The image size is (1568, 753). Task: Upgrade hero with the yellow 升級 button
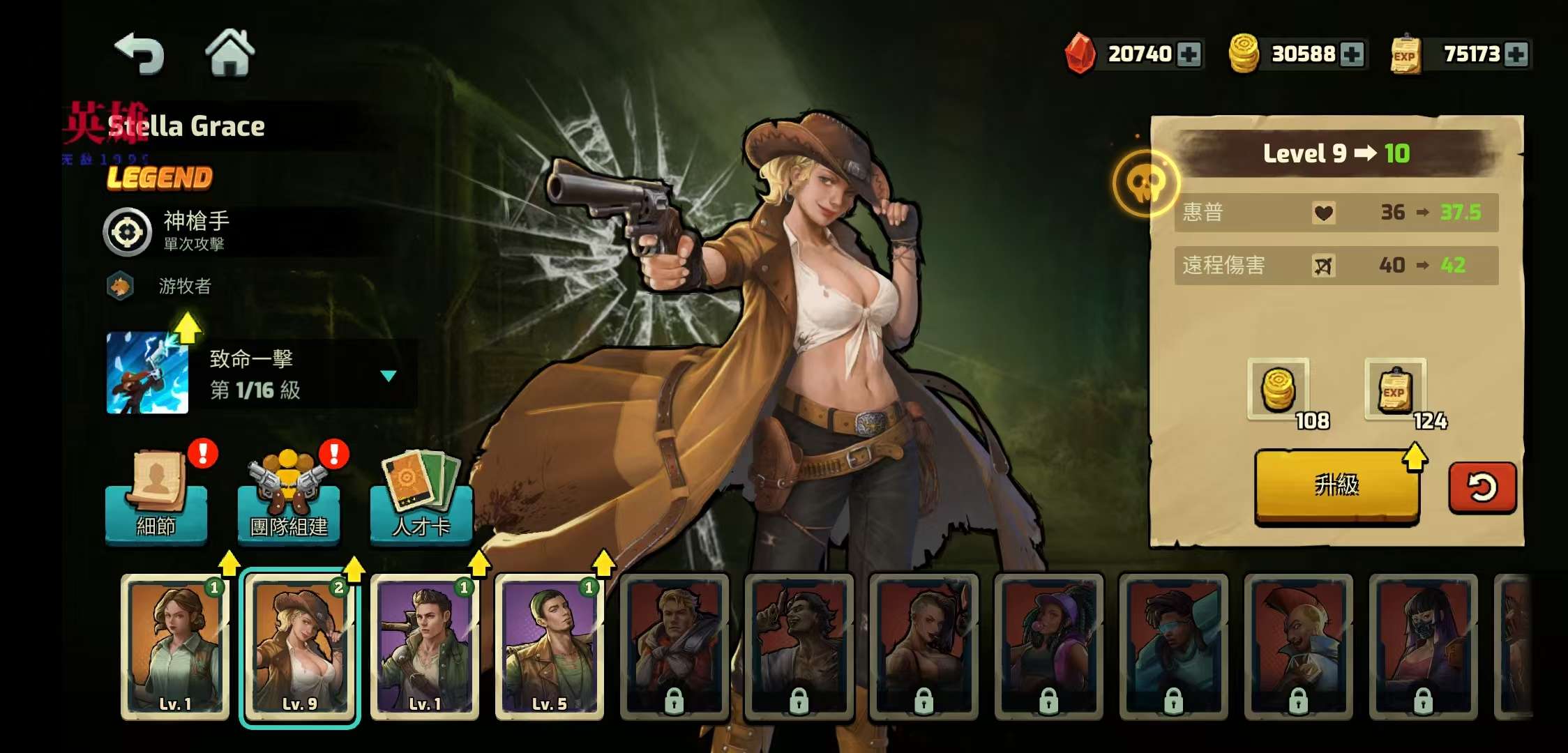(x=1336, y=485)
